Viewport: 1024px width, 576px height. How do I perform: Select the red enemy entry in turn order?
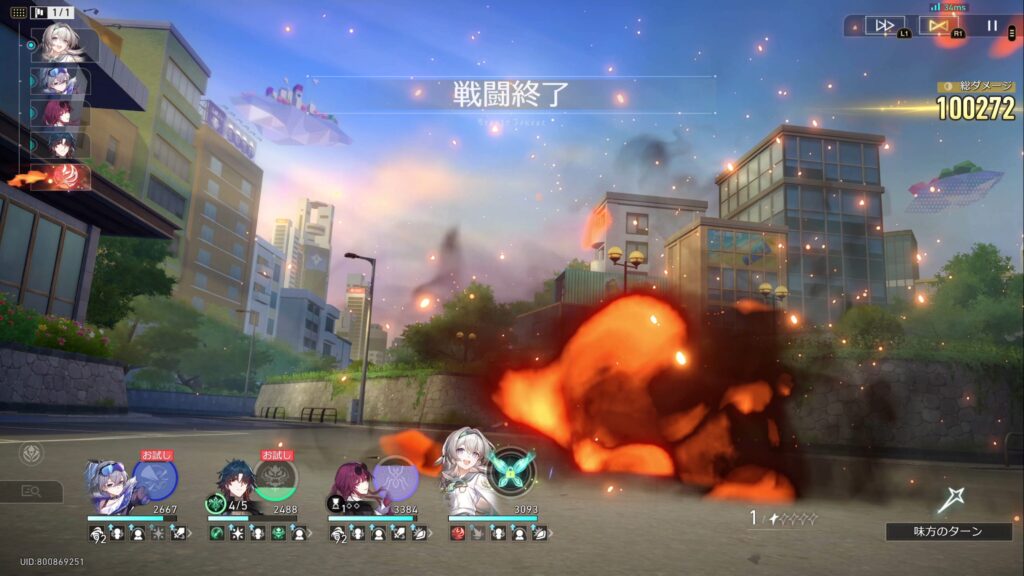click(62, 177)
